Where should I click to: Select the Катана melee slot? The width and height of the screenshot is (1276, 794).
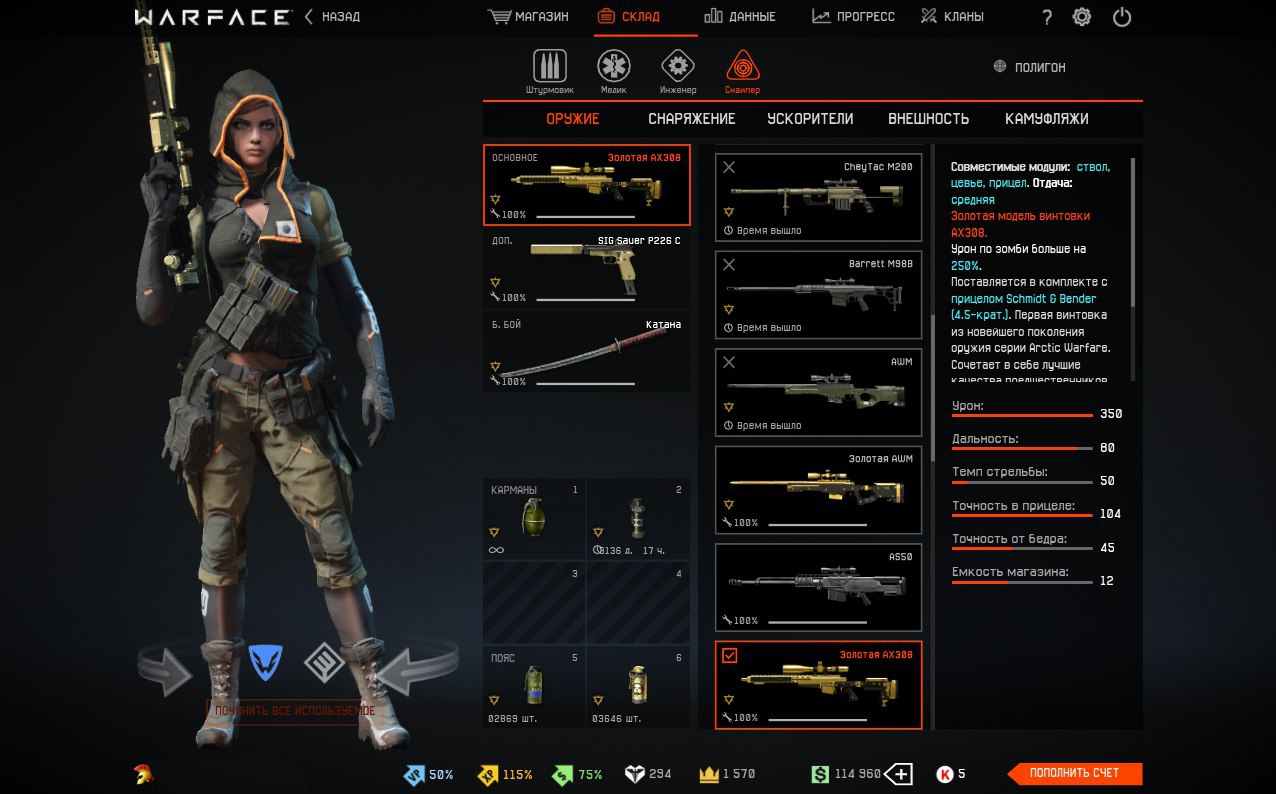click(x=587, y=354)
